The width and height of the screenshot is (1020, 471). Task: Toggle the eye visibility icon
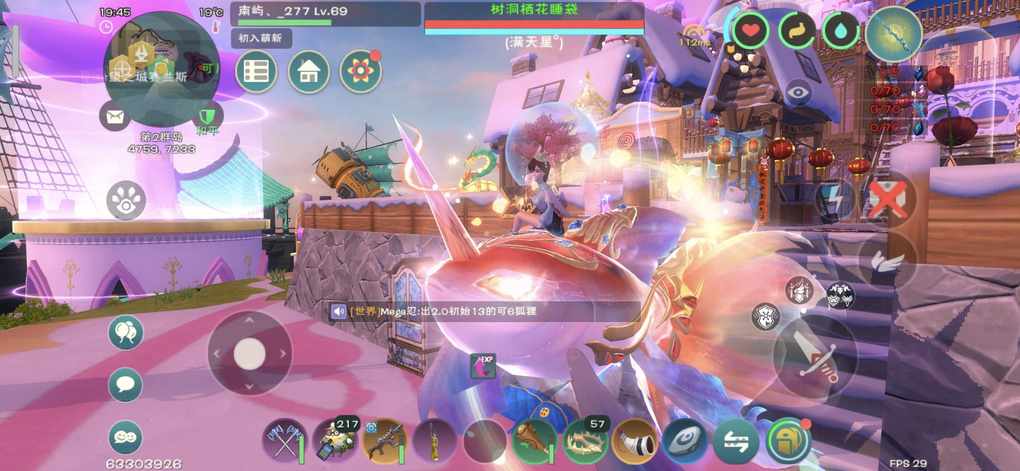tap(797, 92)
